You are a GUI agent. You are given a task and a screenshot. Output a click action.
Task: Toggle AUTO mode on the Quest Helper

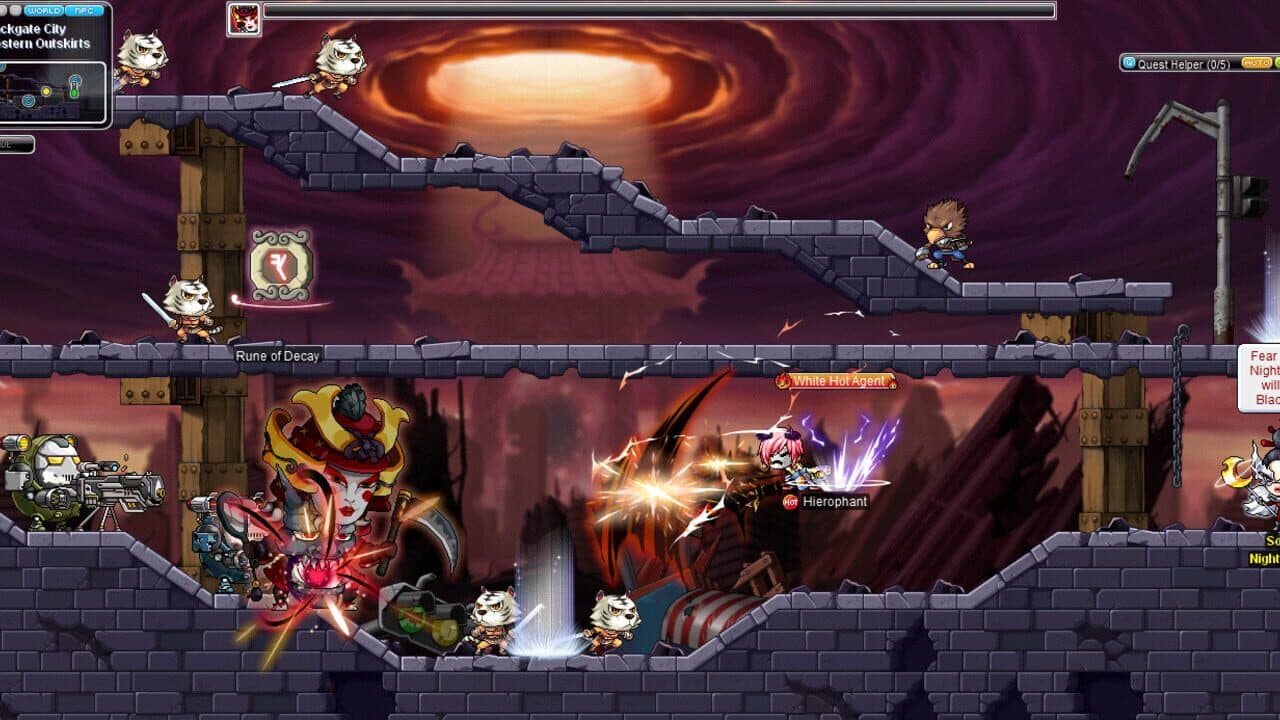tap(1257, 62)
